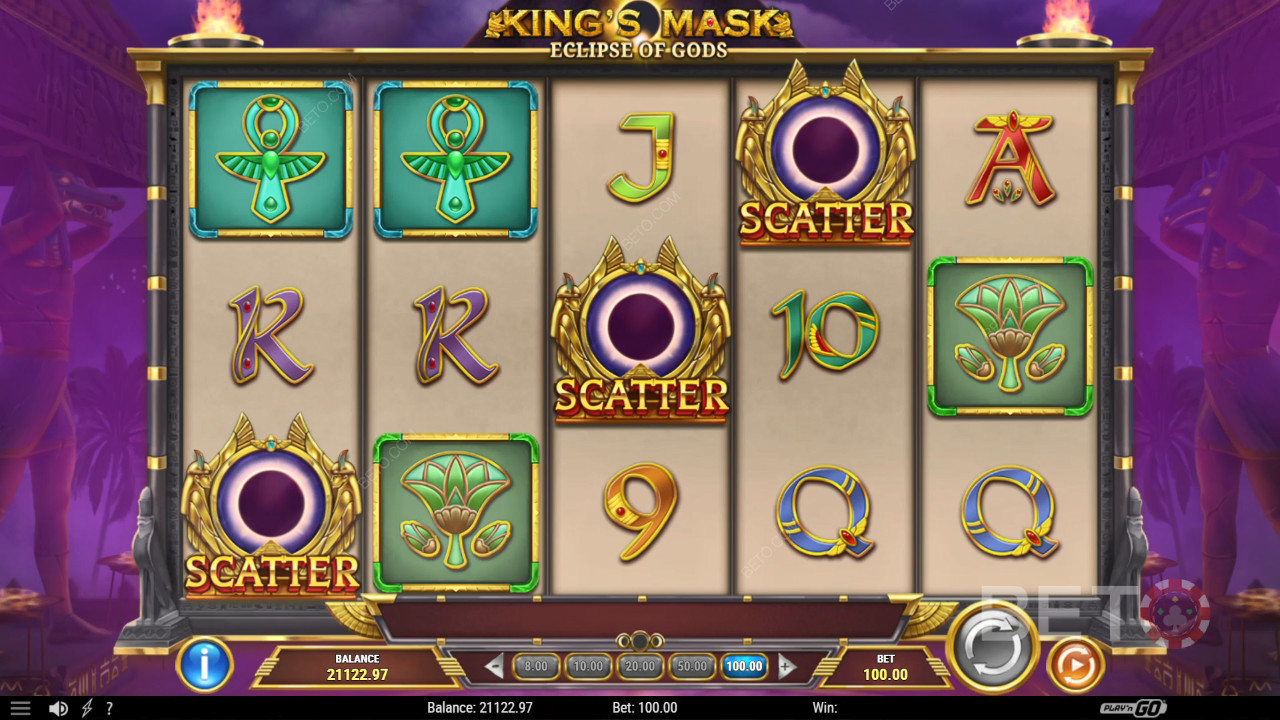The image size is (1280, 720).
Task: Pick the 50.00 bet option
Action: [x=692, y=666]
